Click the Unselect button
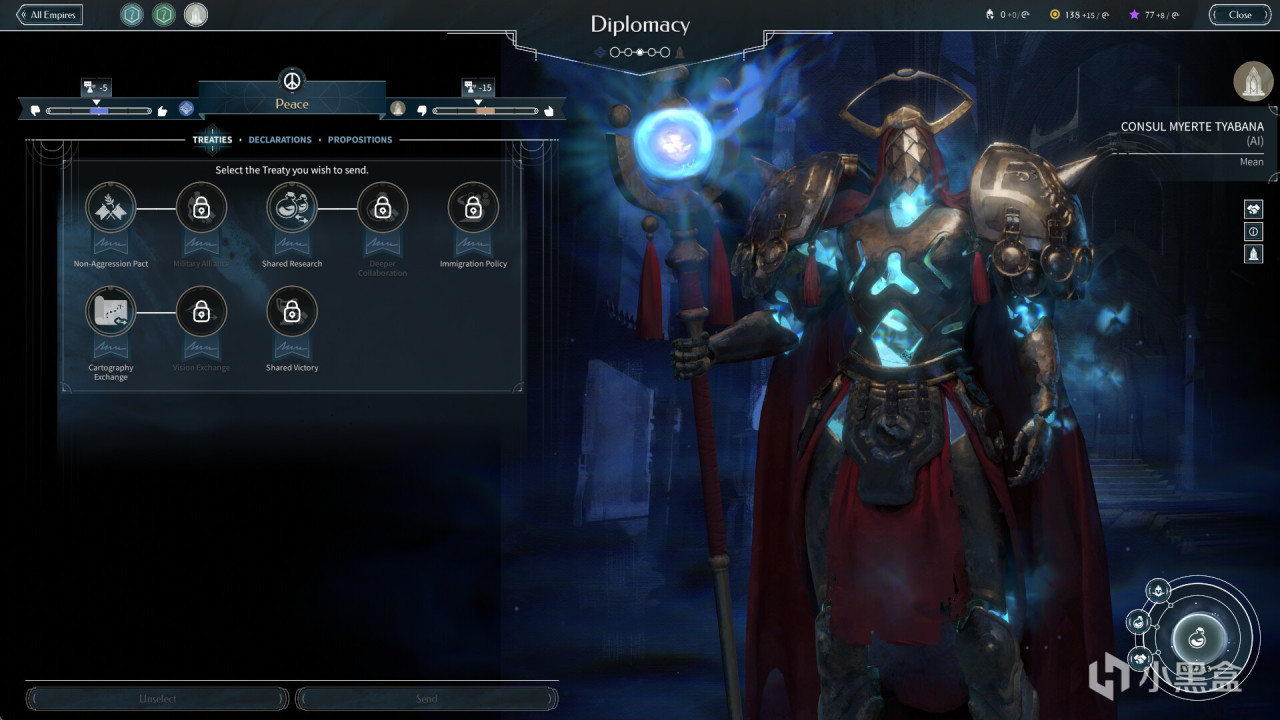Viewport: 1280px width, 720px height. point(157,698)
